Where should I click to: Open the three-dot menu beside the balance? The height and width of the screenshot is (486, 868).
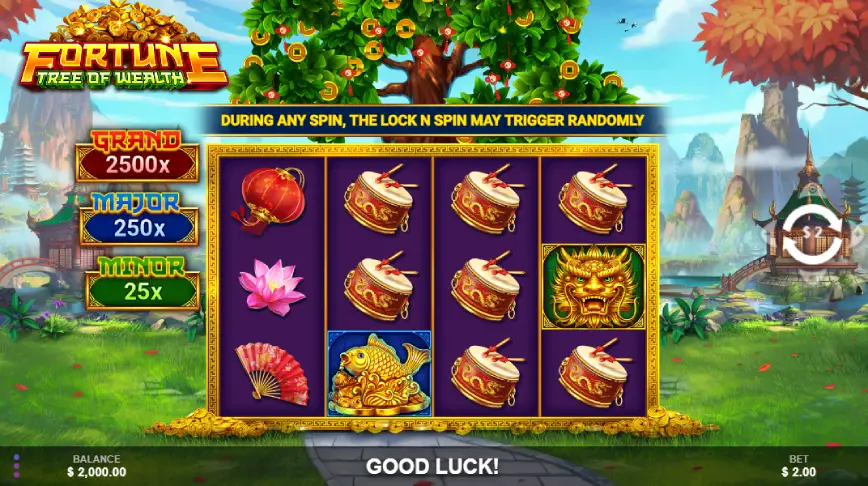pos(16,466)
